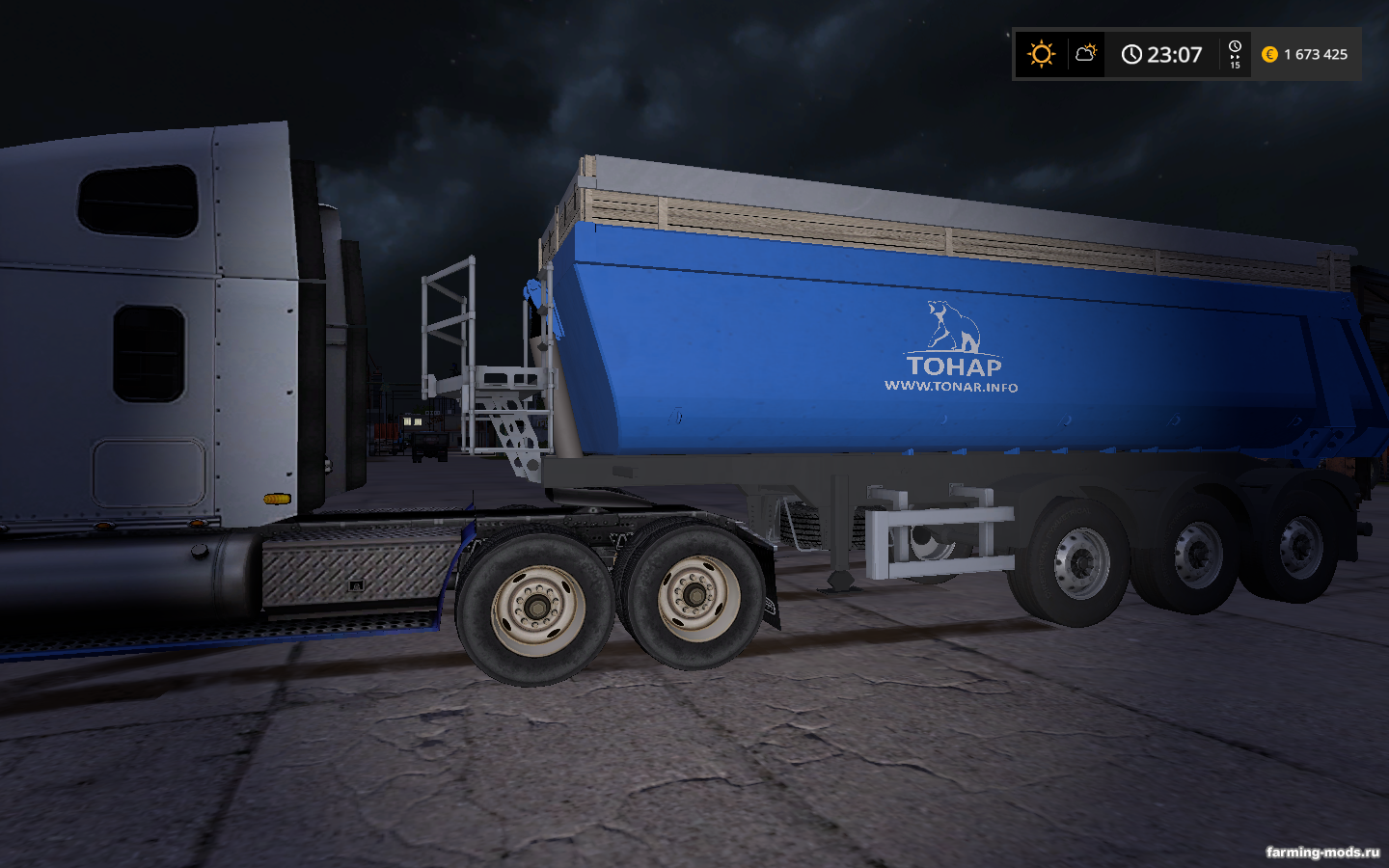Select the partly cloudy forecast icon
The width and height of the screenshot is (1389, 868).
1086,53
